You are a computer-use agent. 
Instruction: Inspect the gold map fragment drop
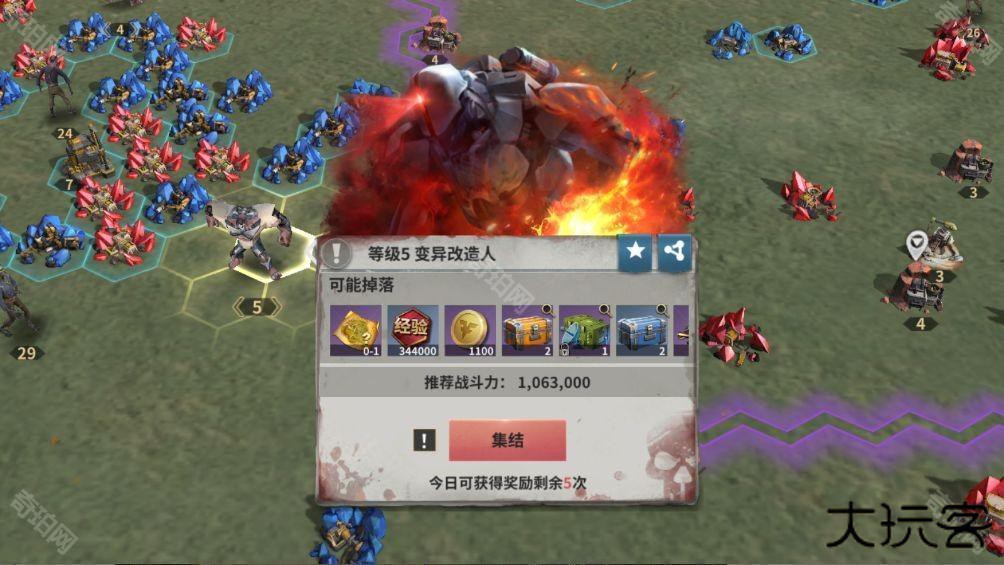(x=356, y=330)
